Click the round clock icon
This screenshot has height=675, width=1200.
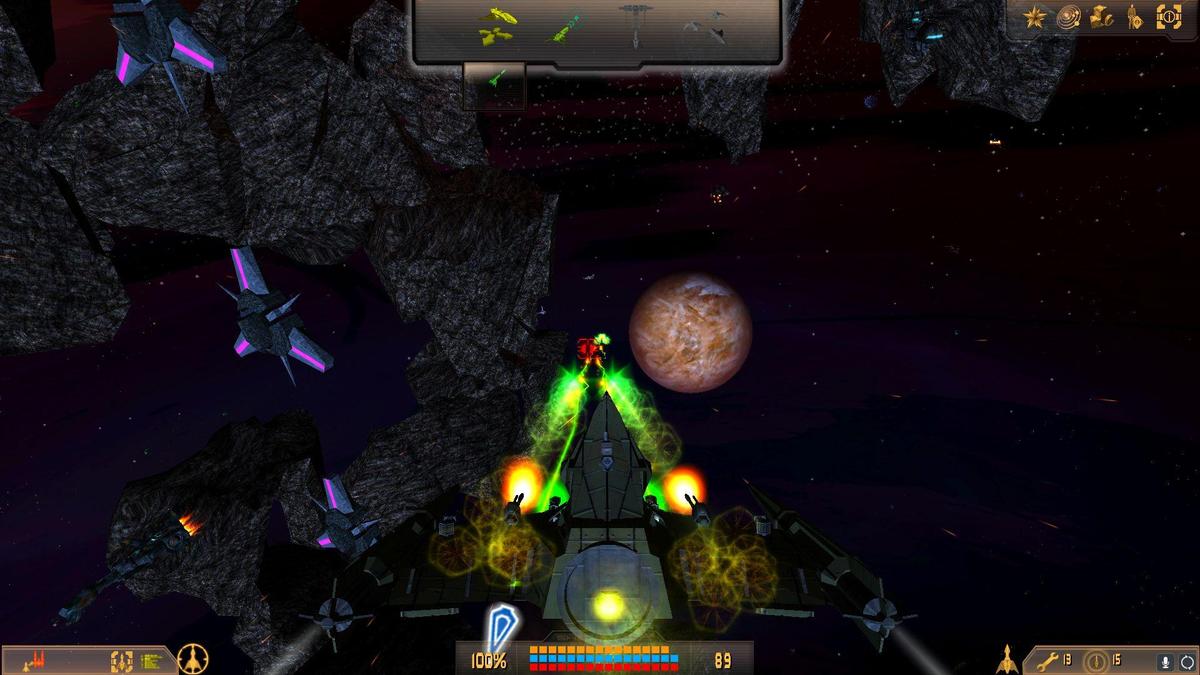point(1097,661)
